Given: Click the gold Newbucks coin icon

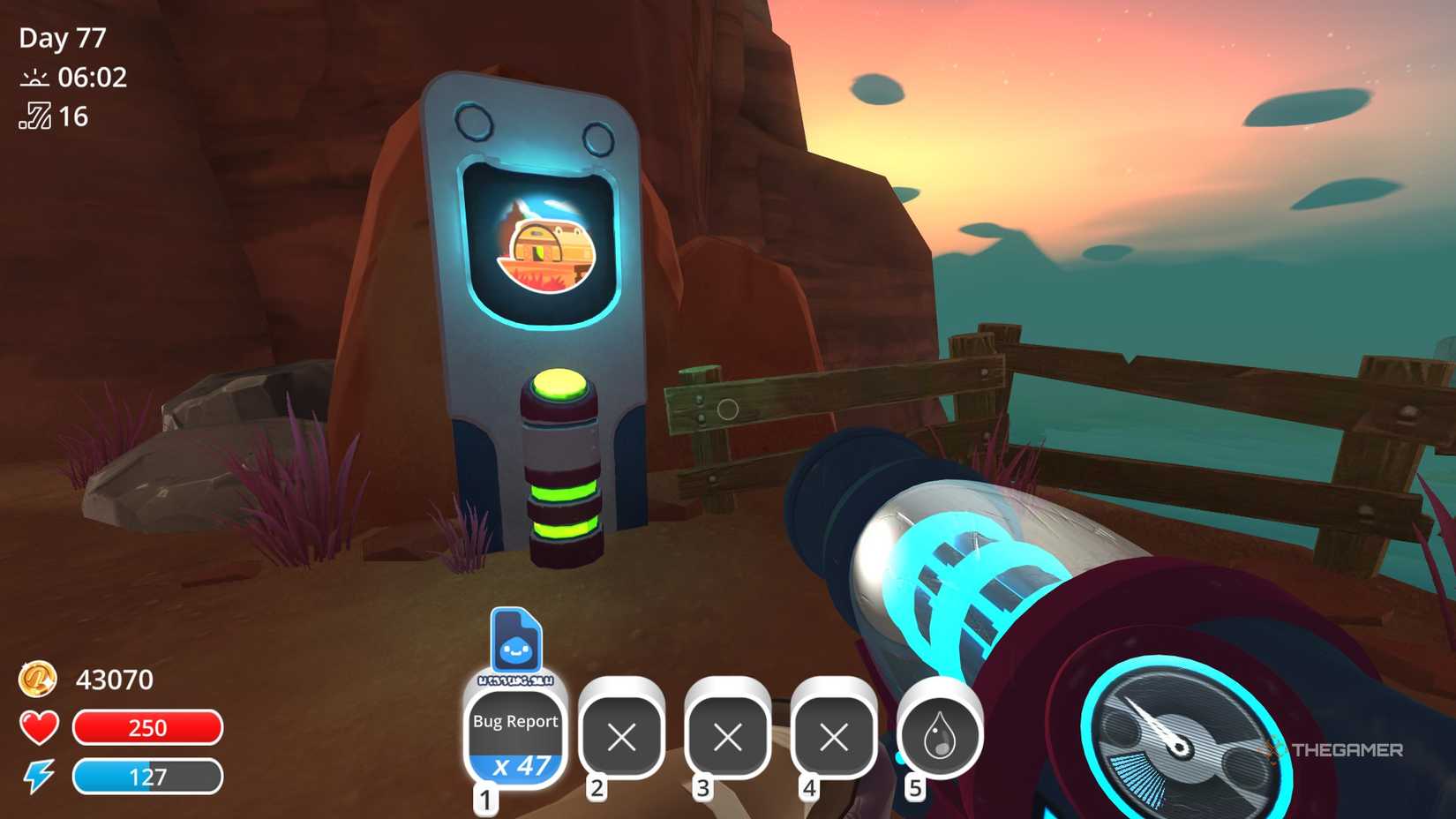Looking at the screenshot, I should pos(37,680).
